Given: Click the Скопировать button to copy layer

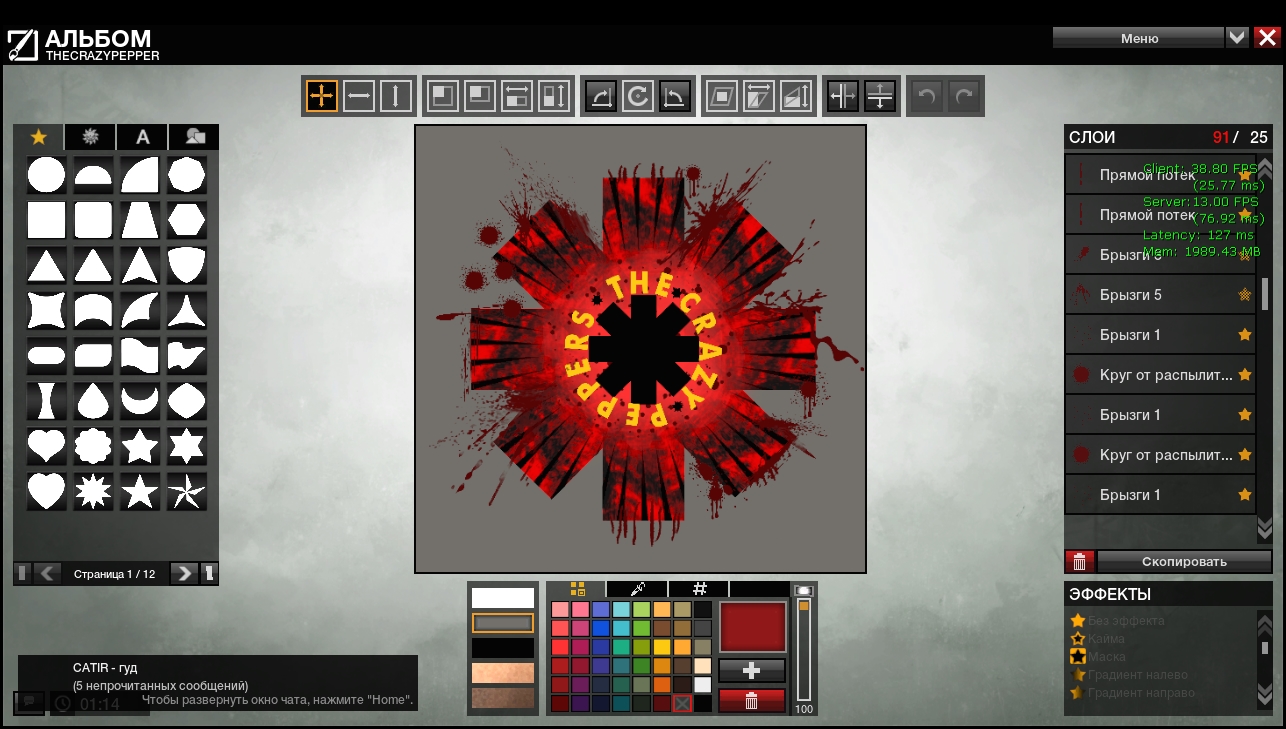Looking at the screenshot, I should click(1184, 561).
